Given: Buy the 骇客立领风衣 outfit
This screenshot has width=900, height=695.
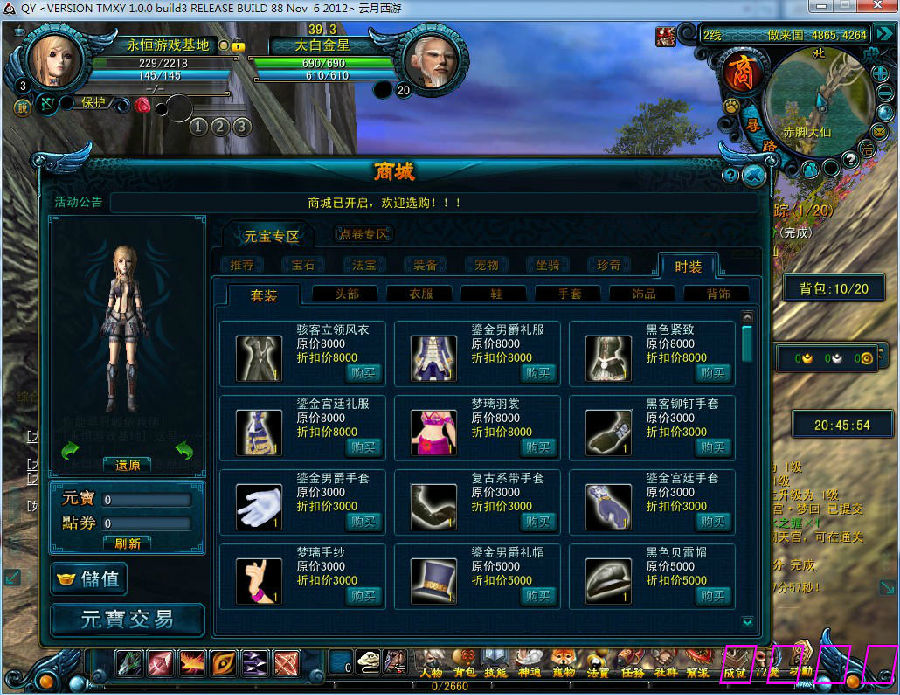Looking at the screenshot, I should pos(365,373).
